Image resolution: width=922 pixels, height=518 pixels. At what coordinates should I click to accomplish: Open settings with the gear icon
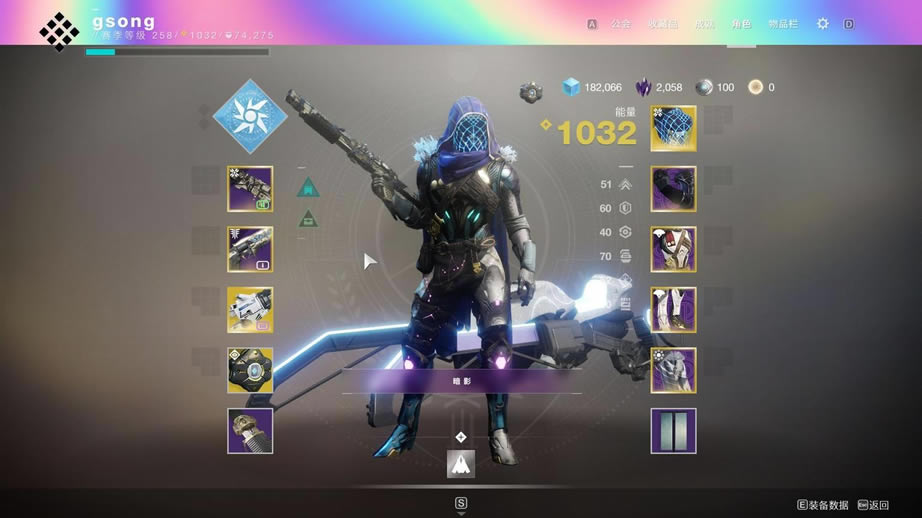click(823, 23)
